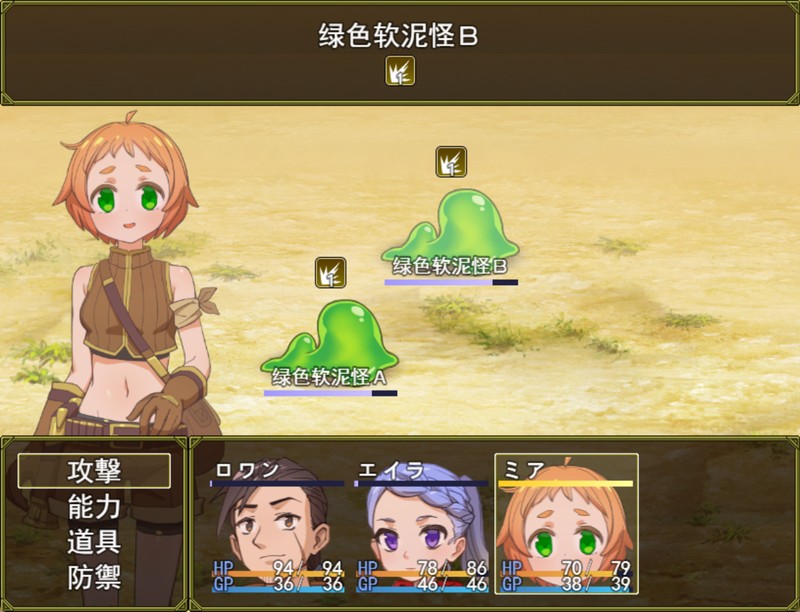The image size is (800, 612).
Task: Choose the 防禦 guard command
Action: pos(94,578)
